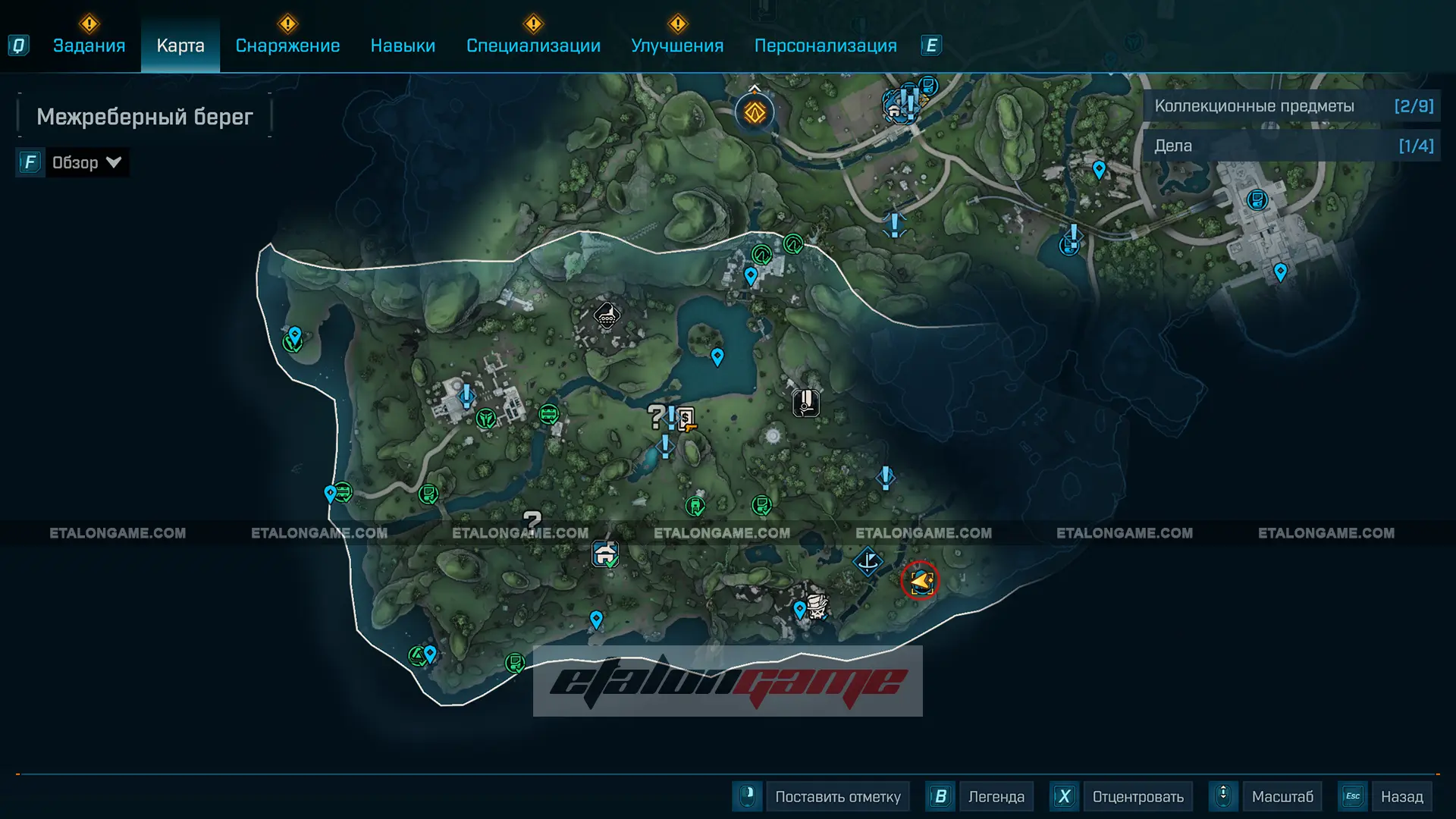Viewport: 1456px width, 819px height.
Task: Click the red-circled yellow map marker
Action: click(x=920, y=581)
